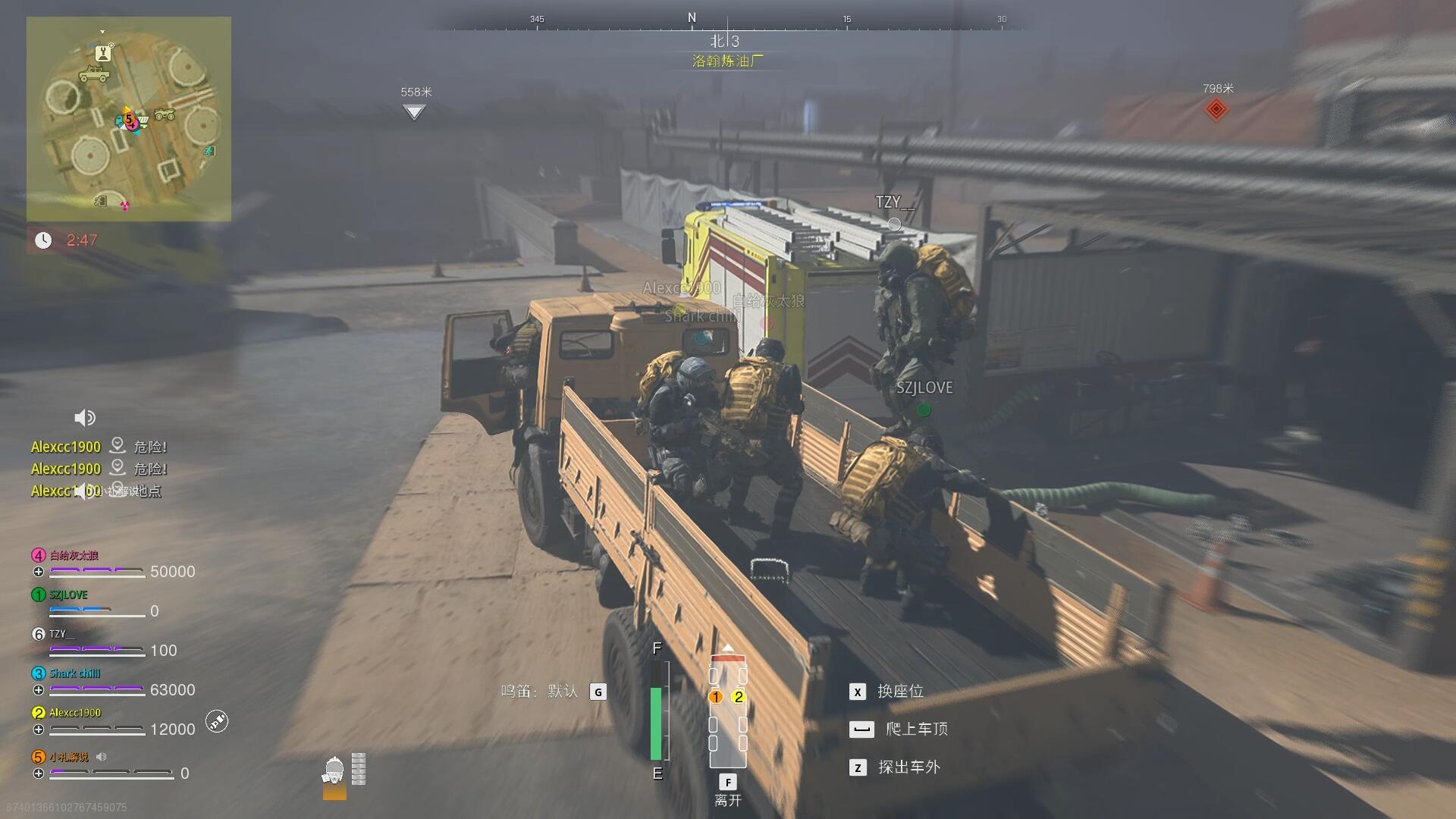The width and height of the screenshot is (1456, 819).
Task: Click the TZY__ teammate name tag
Action: [x=895, y=202]
